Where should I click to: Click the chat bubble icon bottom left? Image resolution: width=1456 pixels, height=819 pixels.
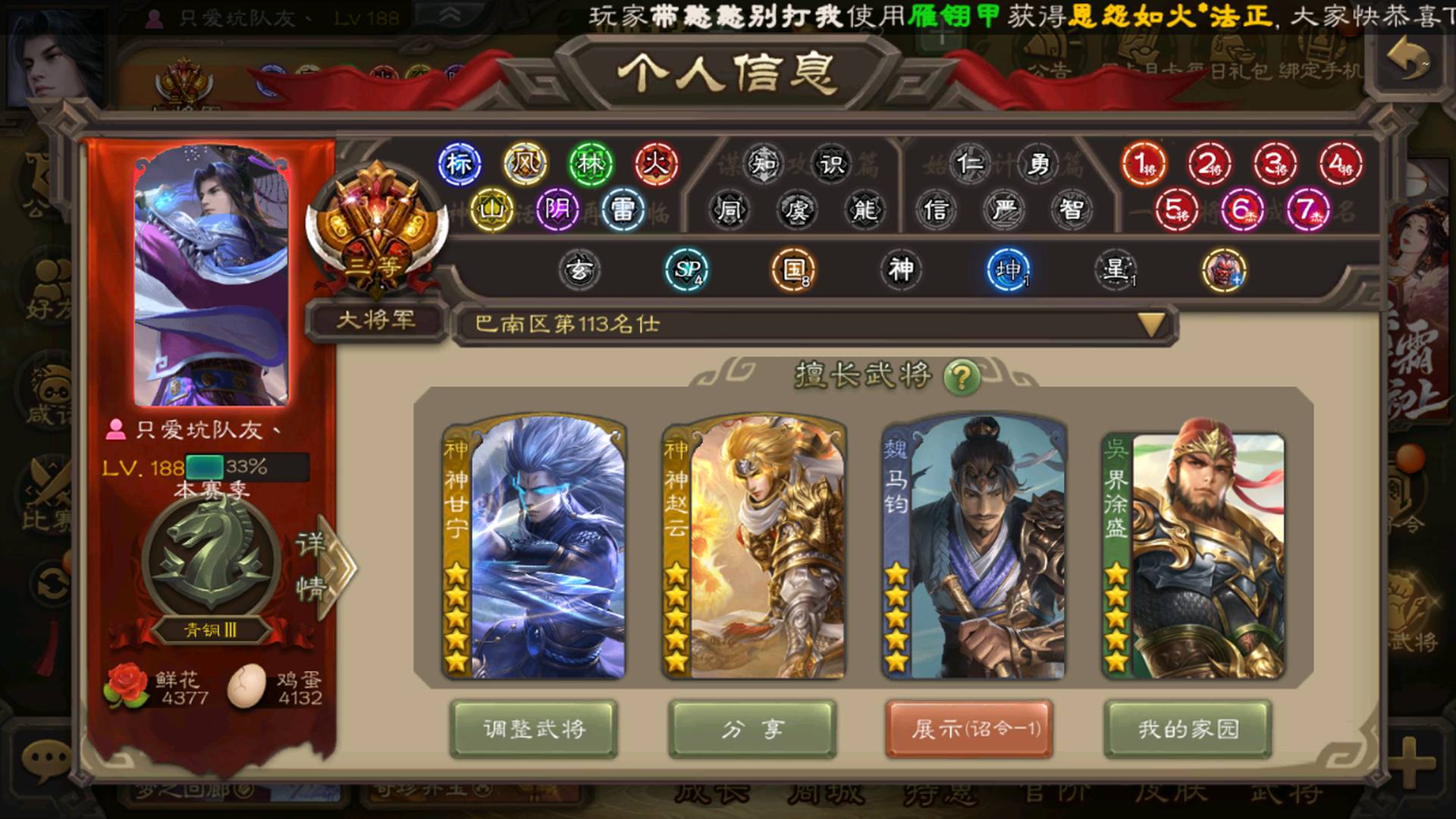[x=45, y=758]
